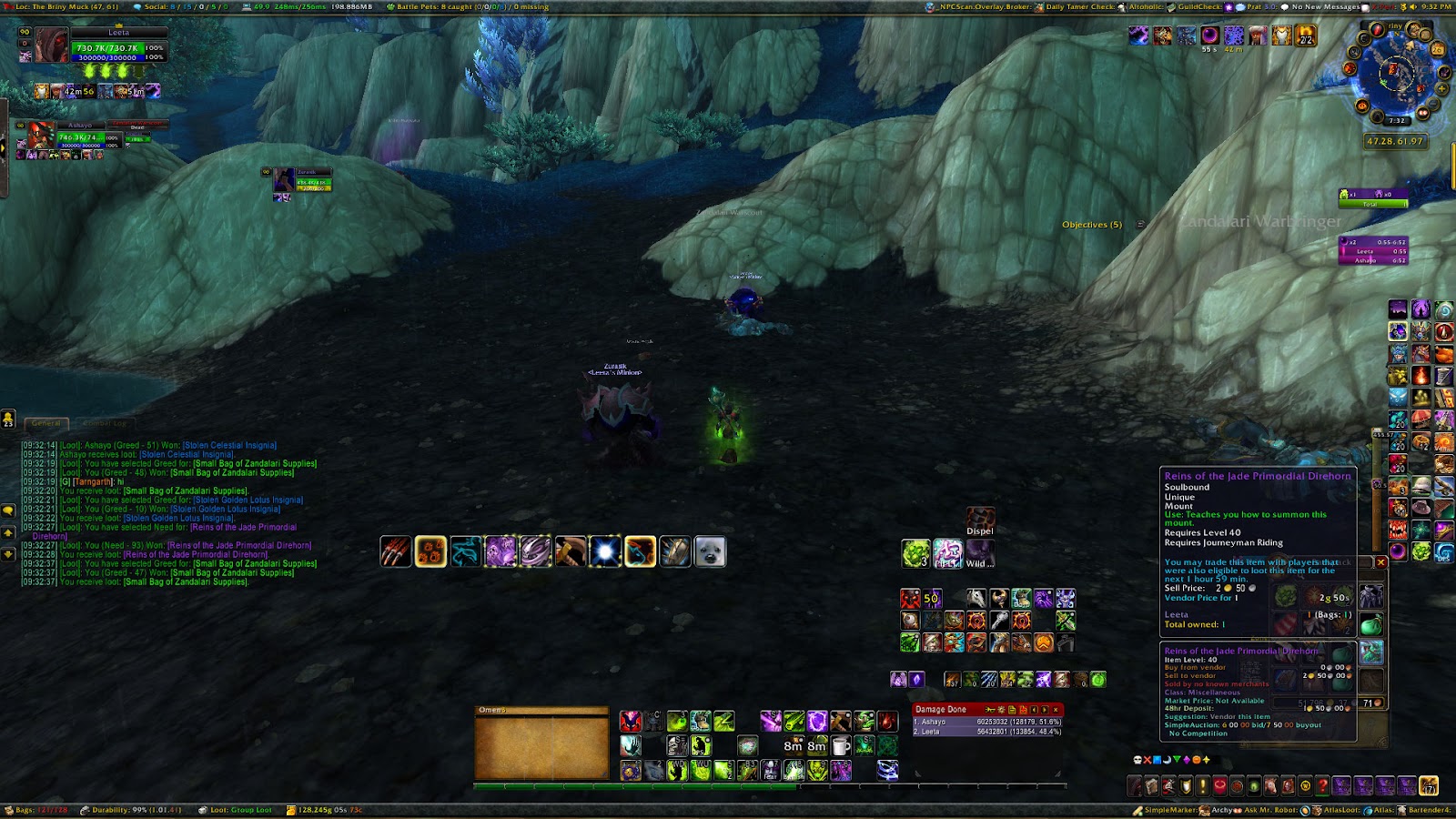The height and width of the screenshot is (819, 1456).
Task: Click the white coffee mug action button
Action: 841,746
